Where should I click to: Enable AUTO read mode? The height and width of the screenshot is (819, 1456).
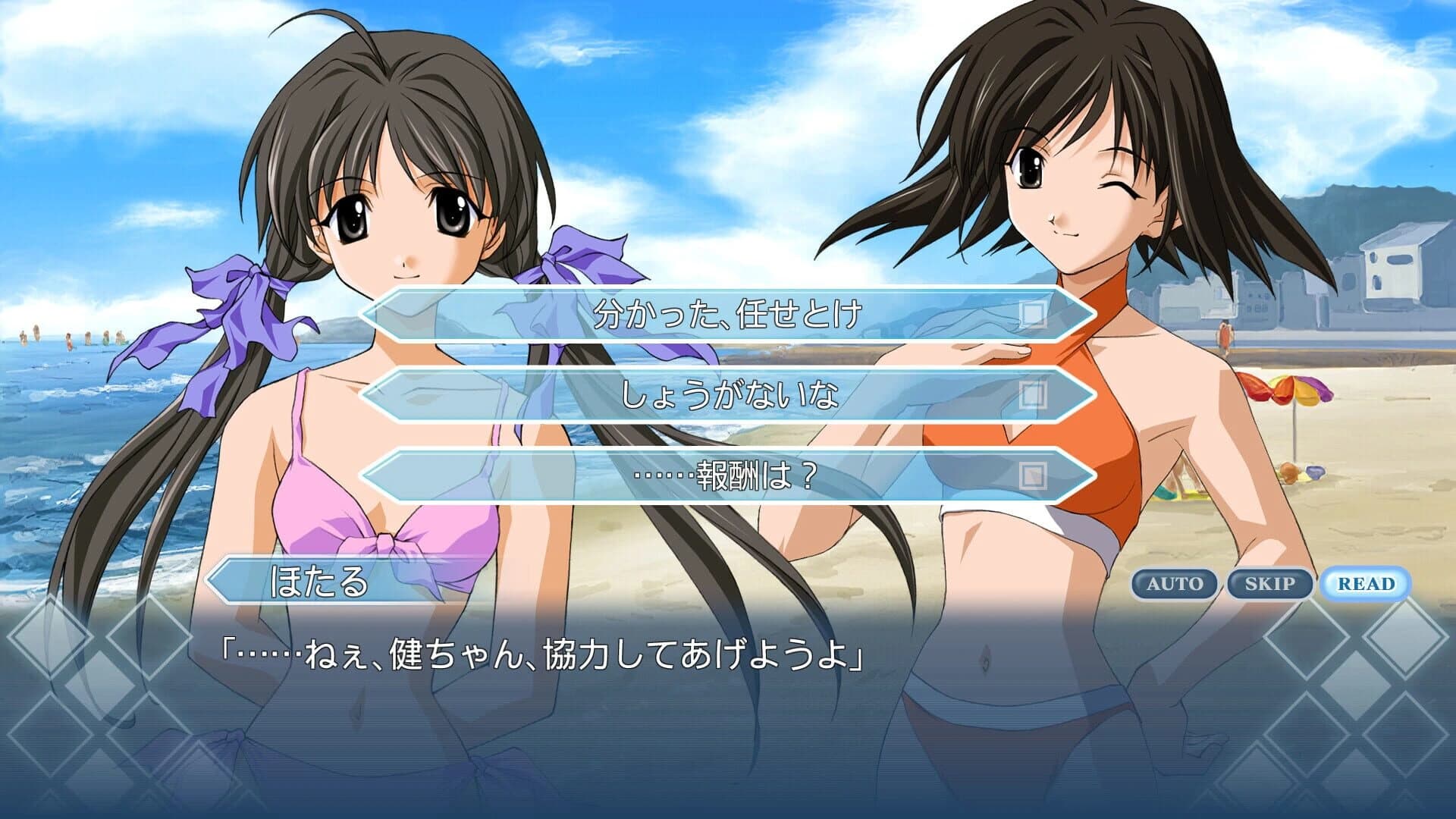pos(1176,583)
